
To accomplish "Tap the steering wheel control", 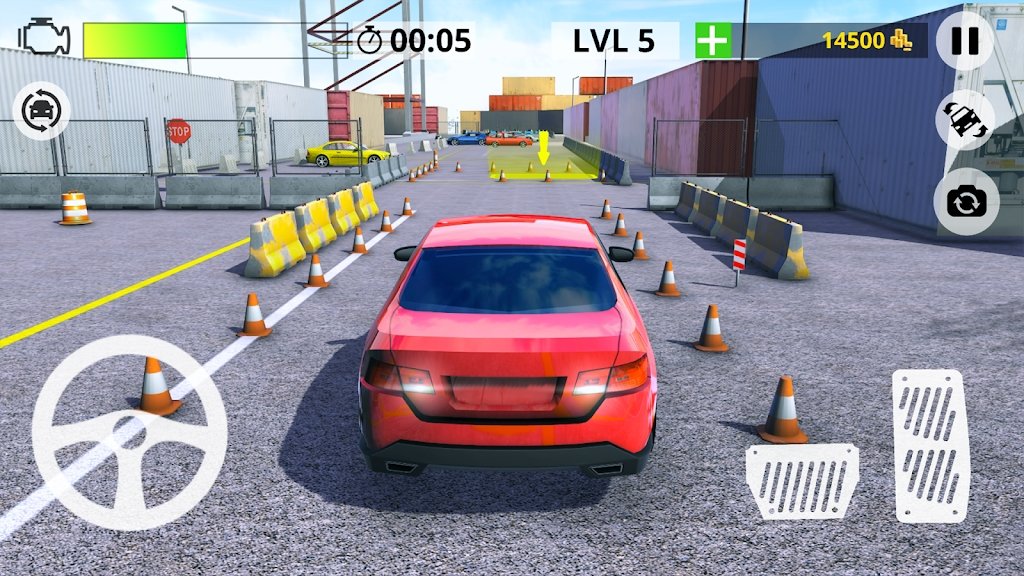I will tap(129, 432).
